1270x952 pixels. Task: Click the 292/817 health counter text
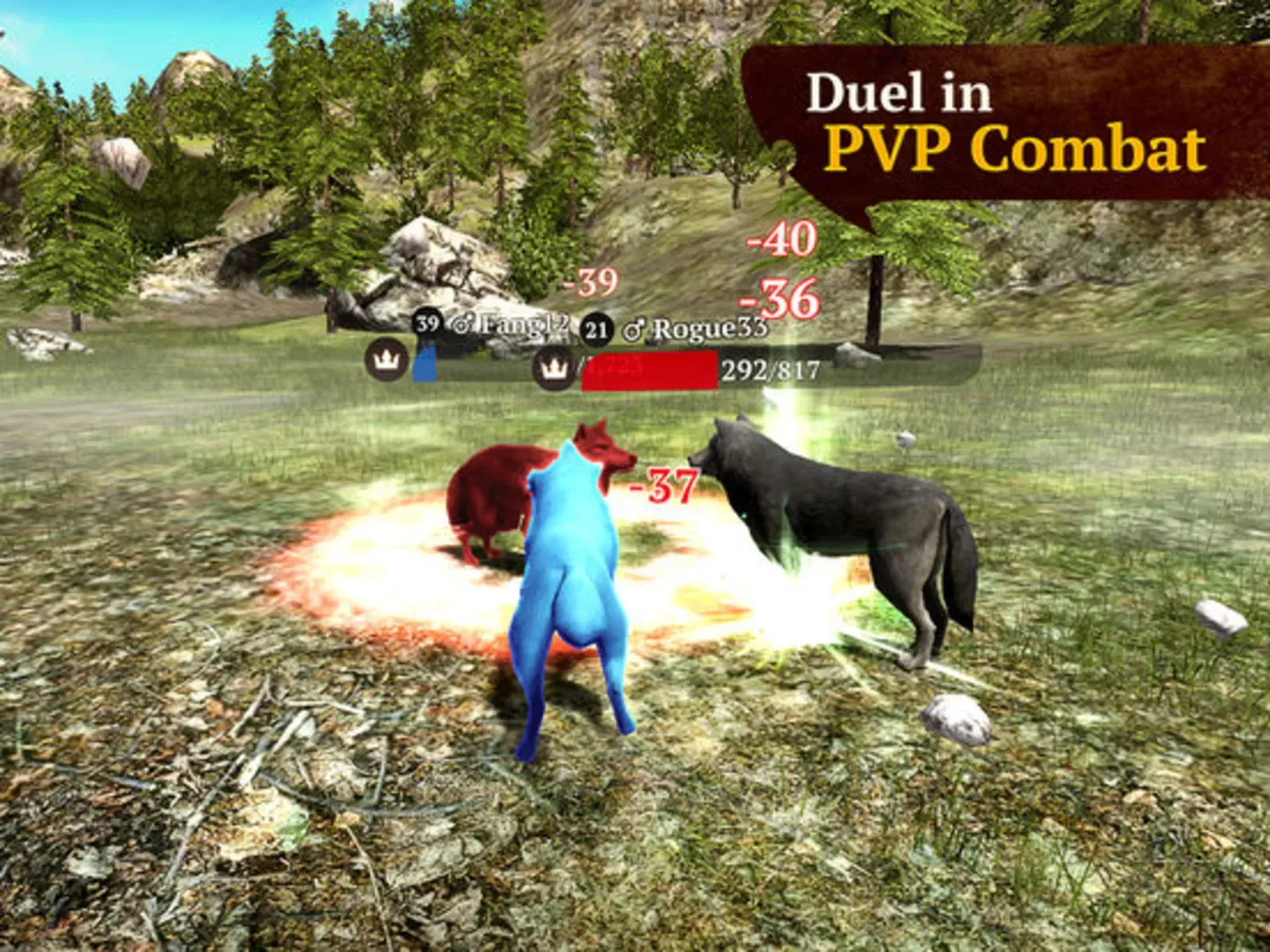[x=769, y=370]
